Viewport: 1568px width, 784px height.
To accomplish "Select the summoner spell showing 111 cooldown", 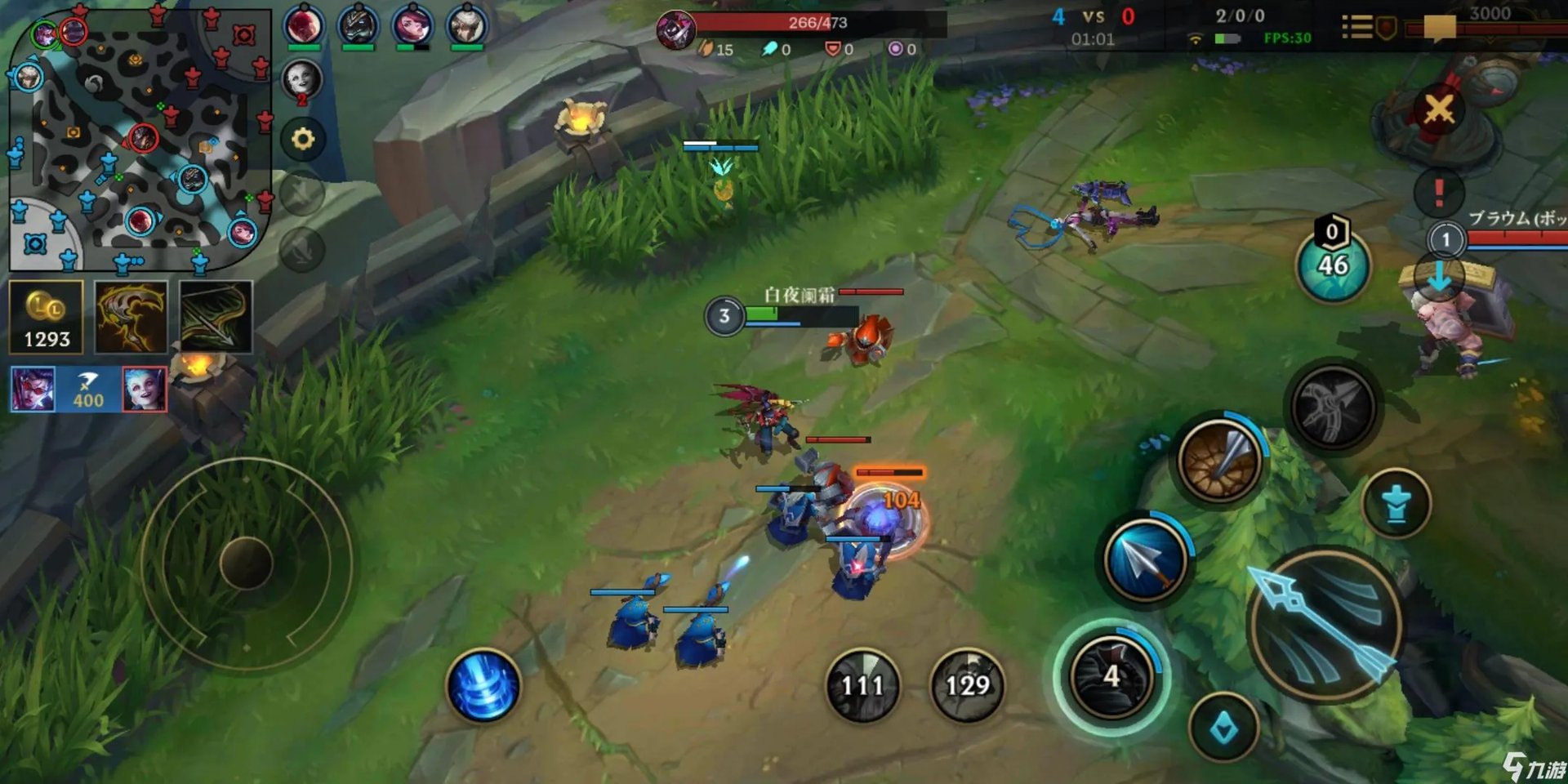I will click(862, 685).
